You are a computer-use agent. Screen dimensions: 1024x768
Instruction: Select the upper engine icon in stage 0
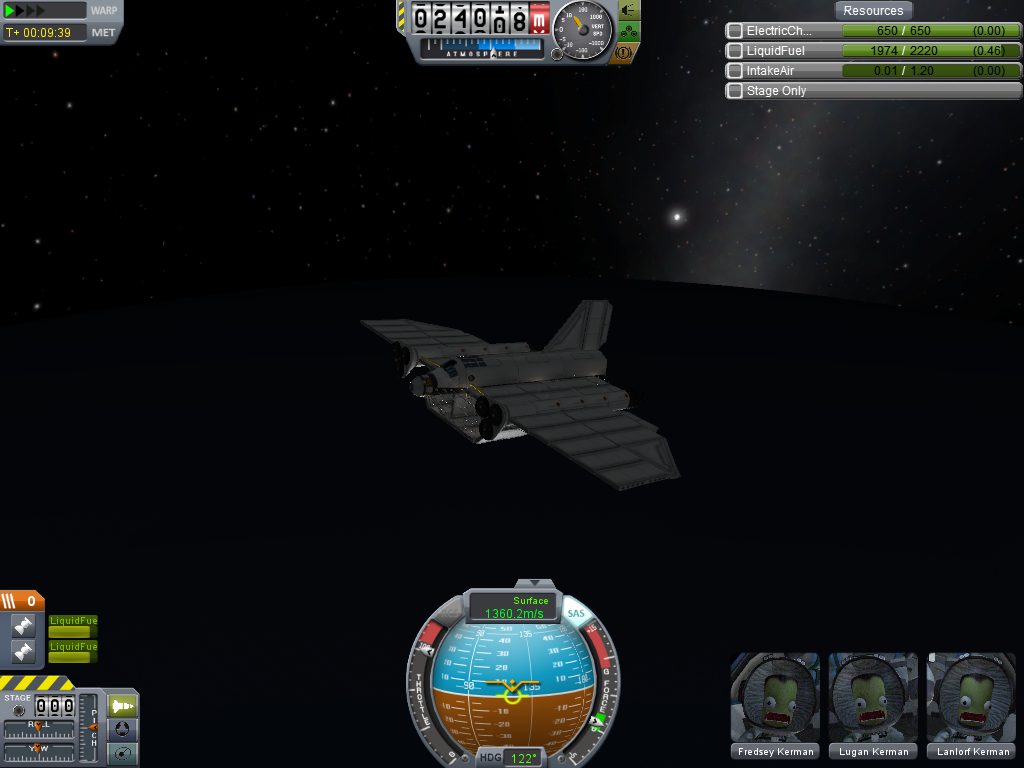[23, 626]
